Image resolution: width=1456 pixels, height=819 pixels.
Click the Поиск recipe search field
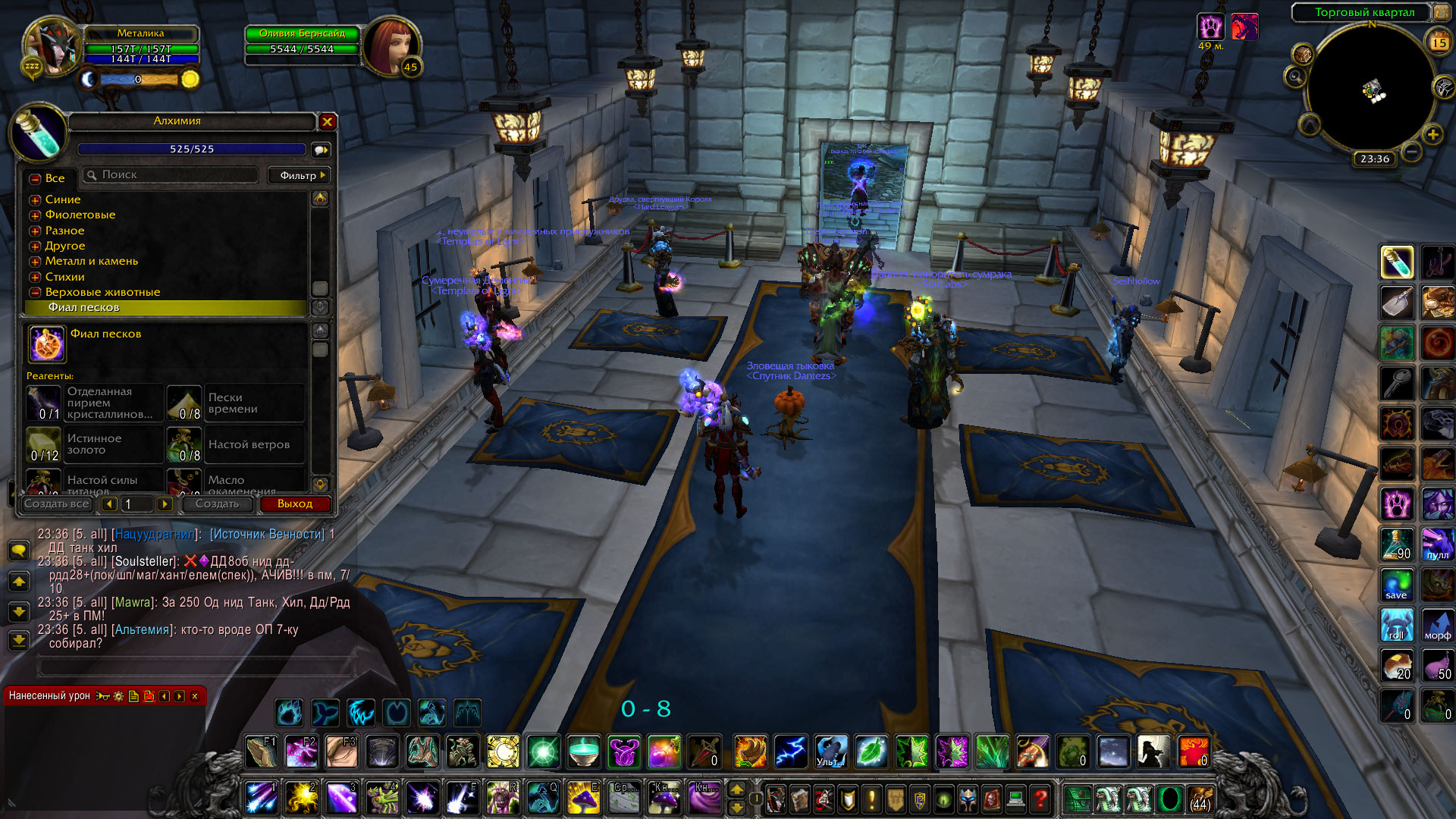[174, 175]
